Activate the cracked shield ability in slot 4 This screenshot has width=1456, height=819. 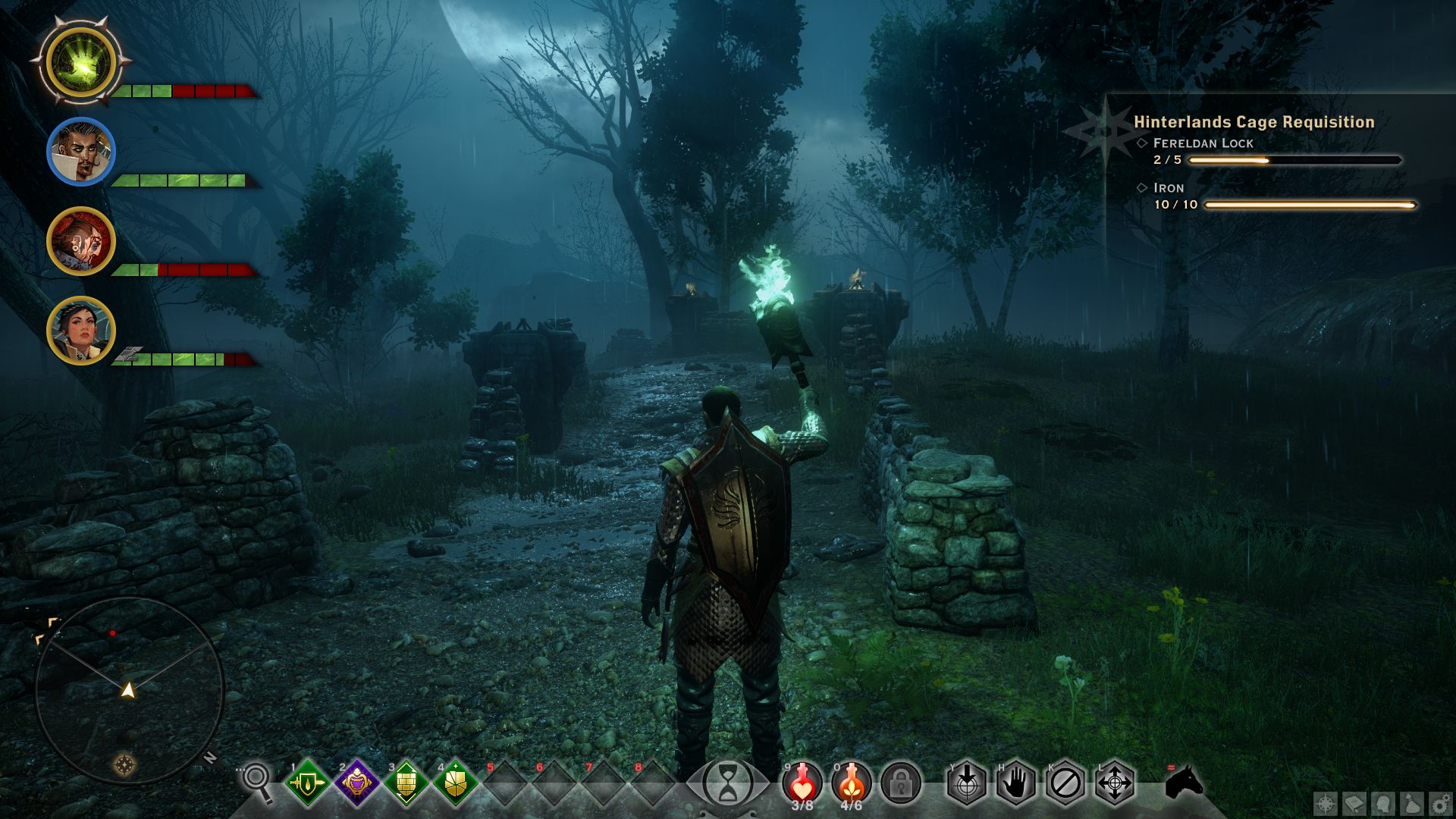[x=455, y=783]
